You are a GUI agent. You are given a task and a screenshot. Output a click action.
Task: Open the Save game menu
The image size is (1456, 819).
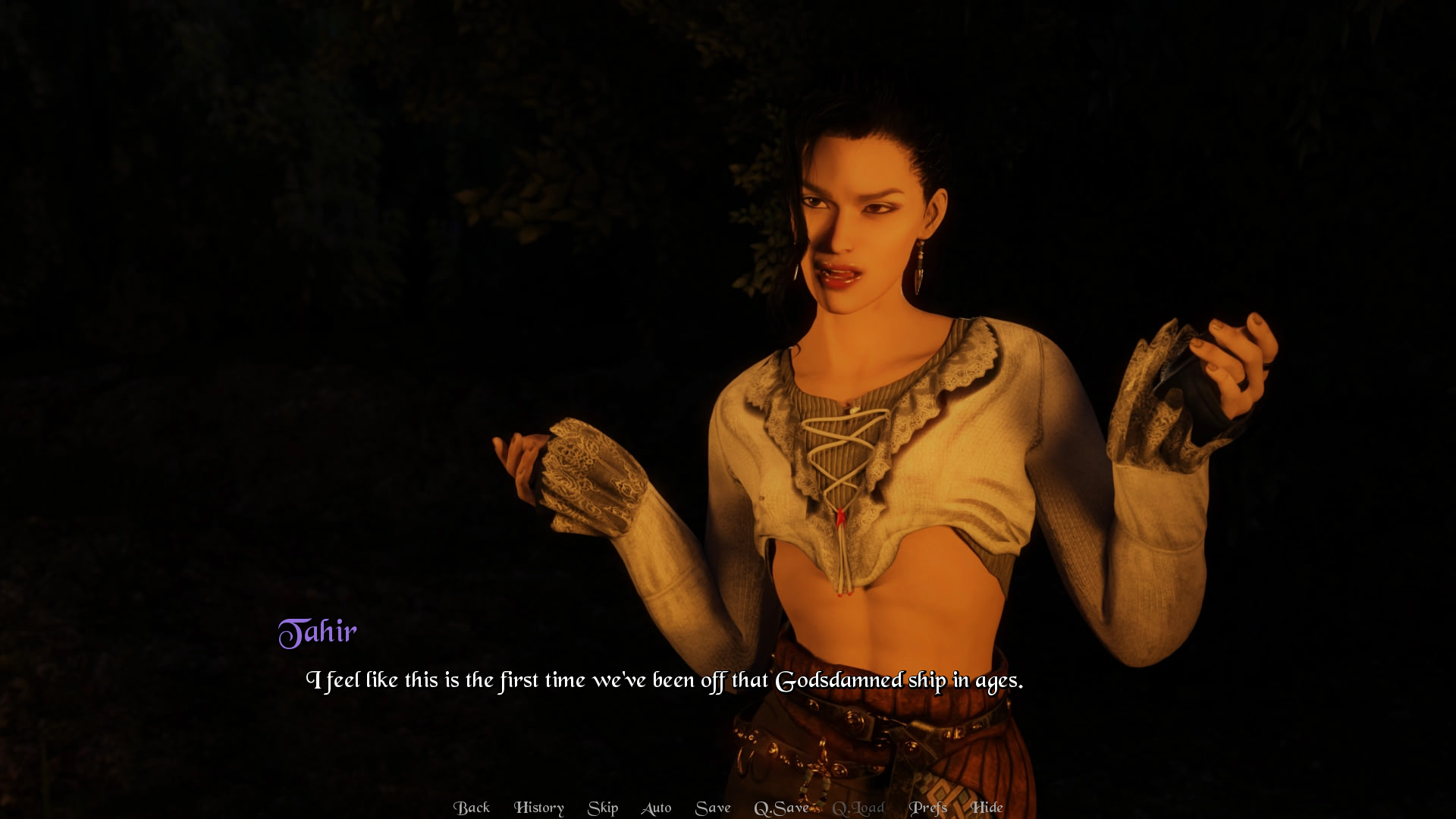(713, 808)
